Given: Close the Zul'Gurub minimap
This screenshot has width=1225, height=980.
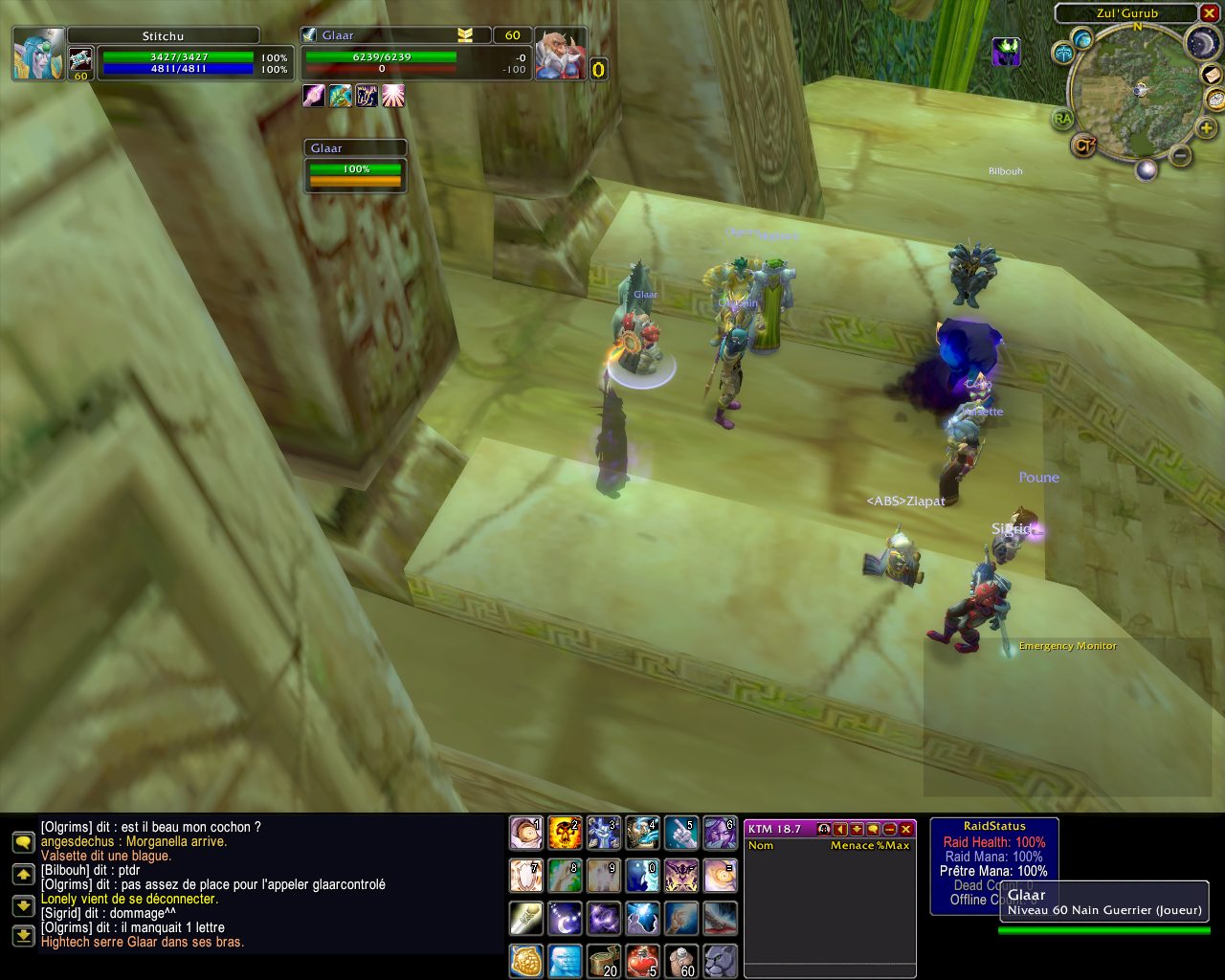Looking at the screenshot, I should (x=1209, y=13).
